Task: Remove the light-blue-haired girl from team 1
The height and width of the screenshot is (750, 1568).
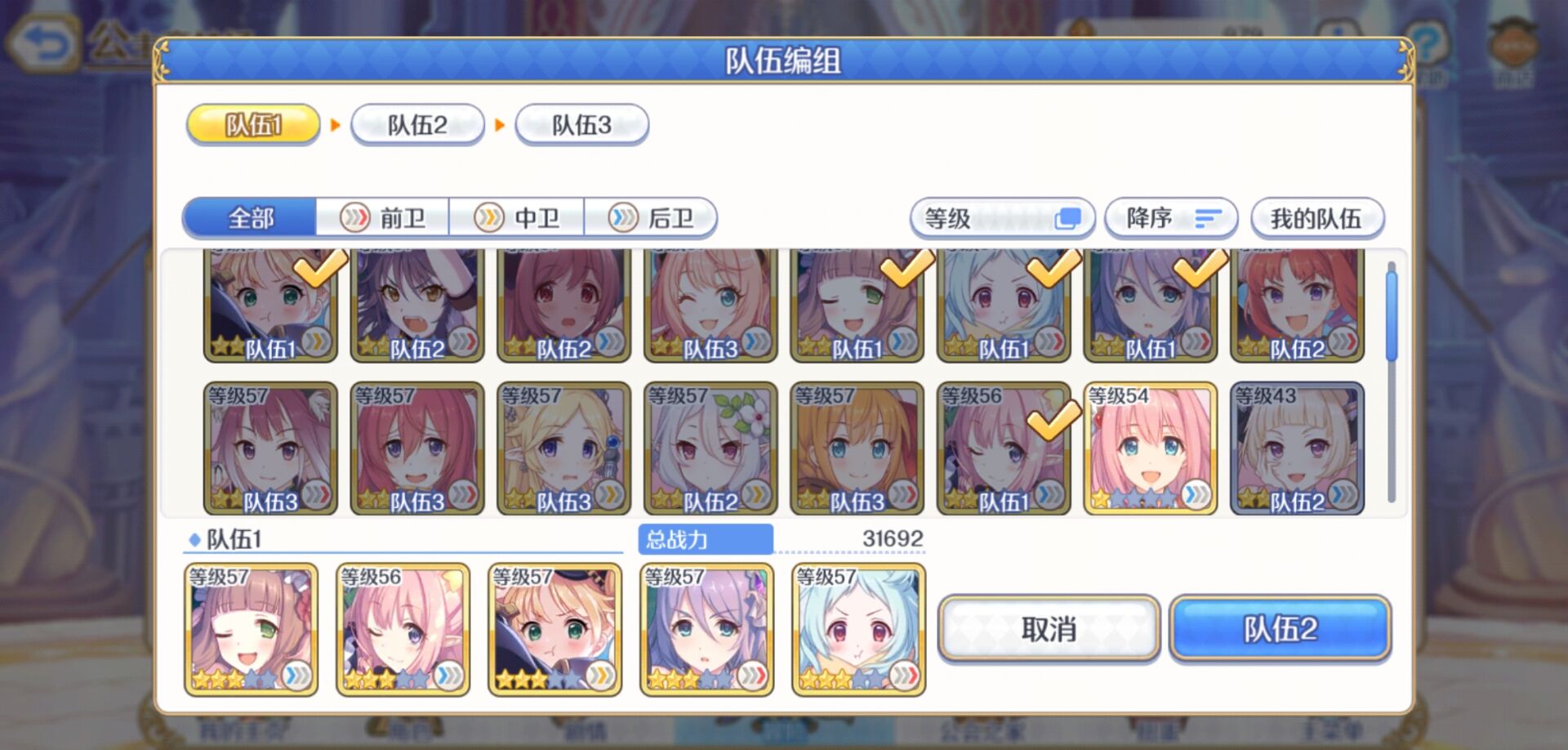Action: [858, 629]
